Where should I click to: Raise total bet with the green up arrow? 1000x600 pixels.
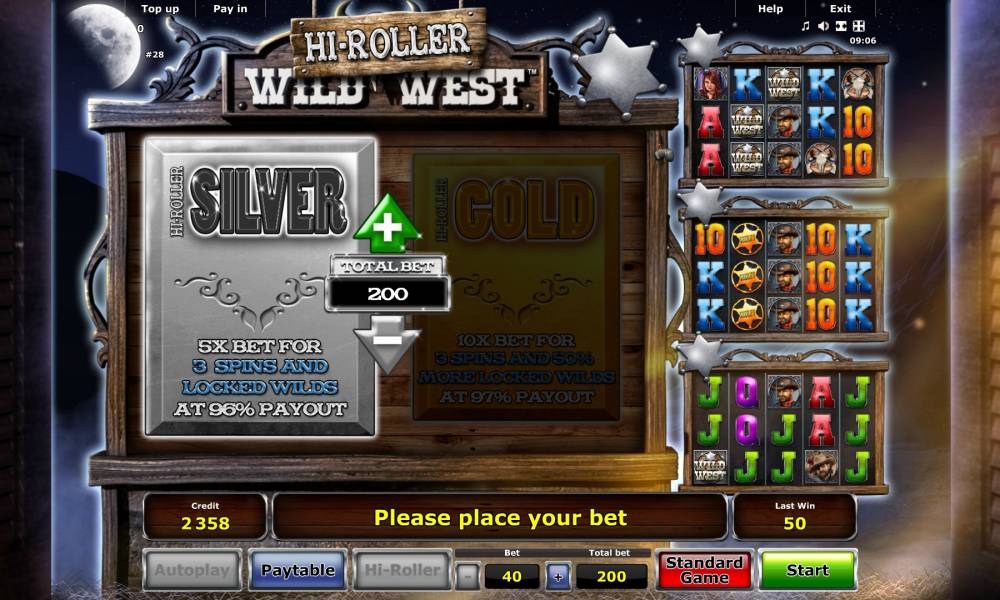coord(387,224)
